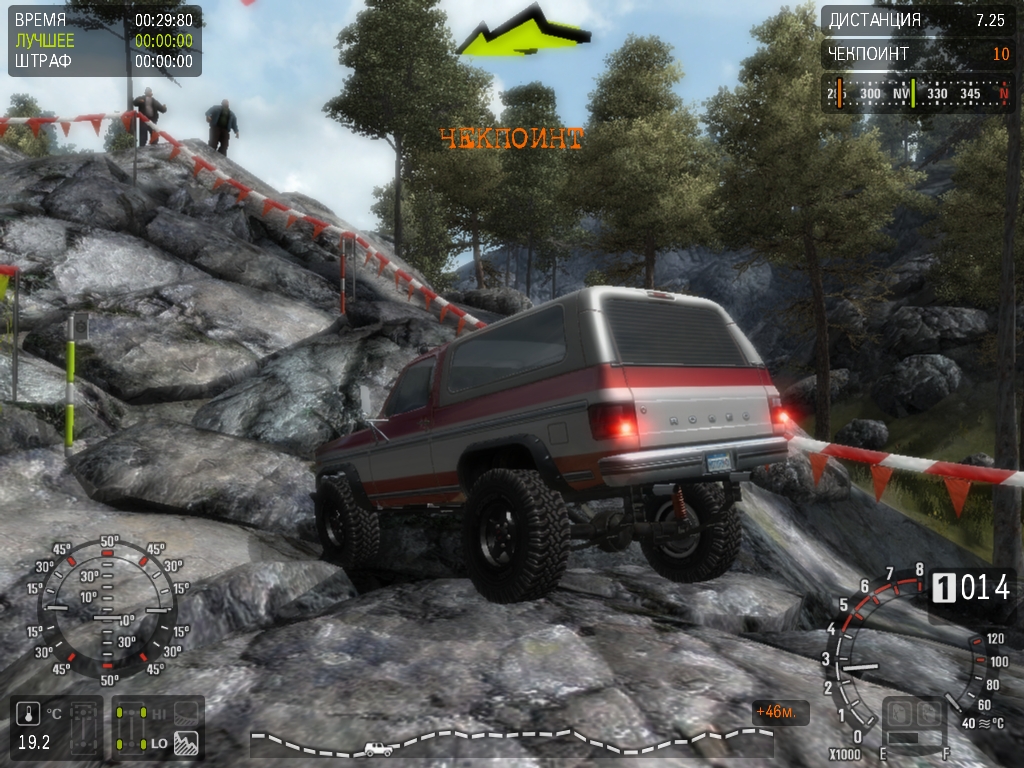Click the dimmed differential lock chassis diagram
This screenshot has width=1024, height=768.
[85, 727]
